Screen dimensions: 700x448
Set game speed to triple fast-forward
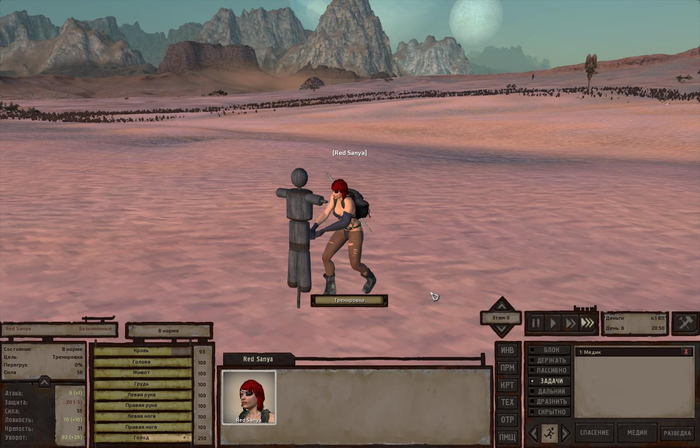tap(590, 323)
